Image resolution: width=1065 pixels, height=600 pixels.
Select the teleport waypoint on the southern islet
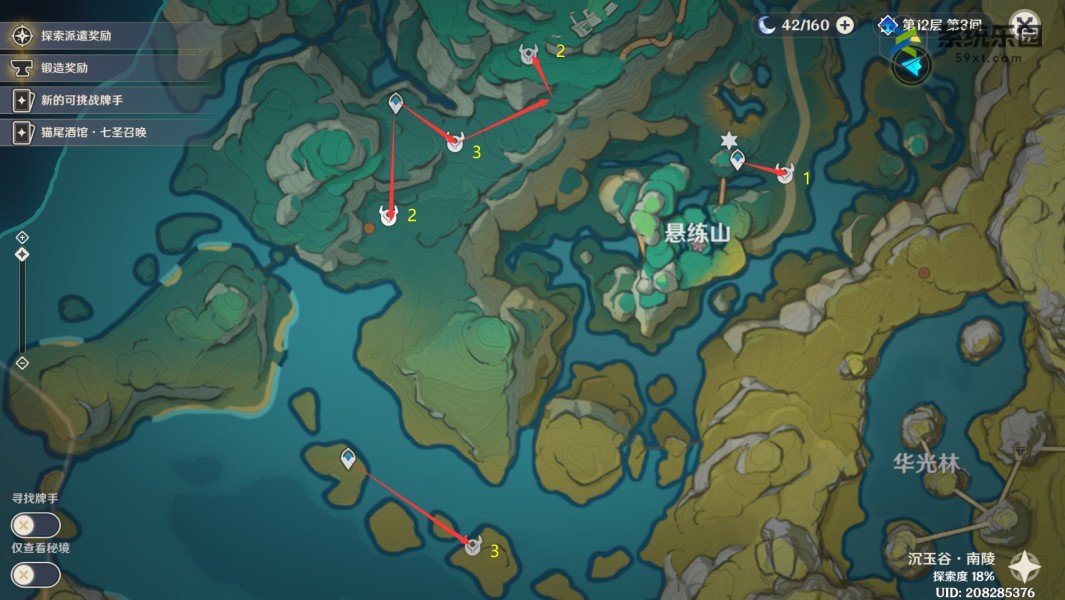(348, 458)
